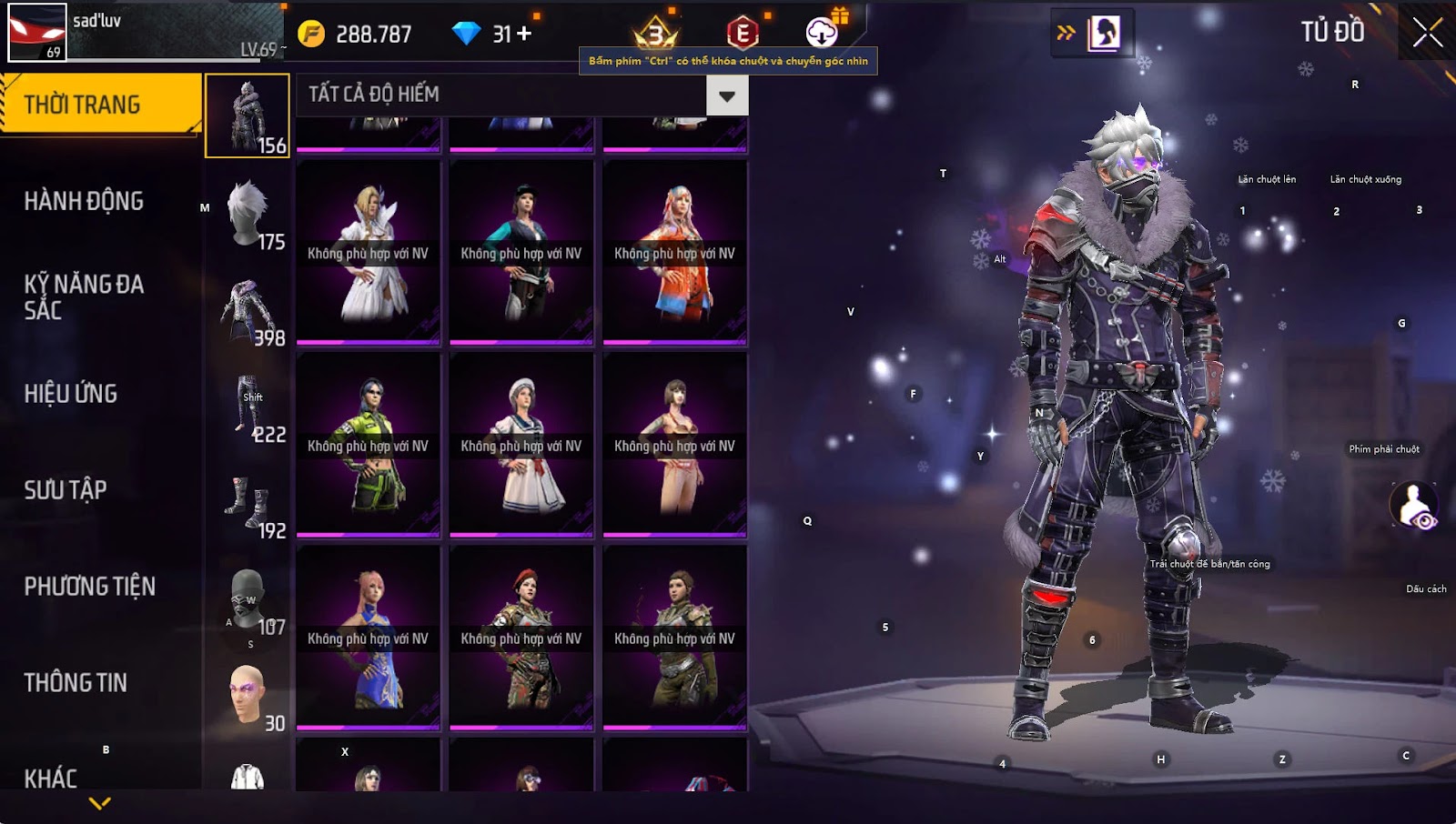Add diamonds with the plus button
The image size is (1456, 824).
point(524,34)
